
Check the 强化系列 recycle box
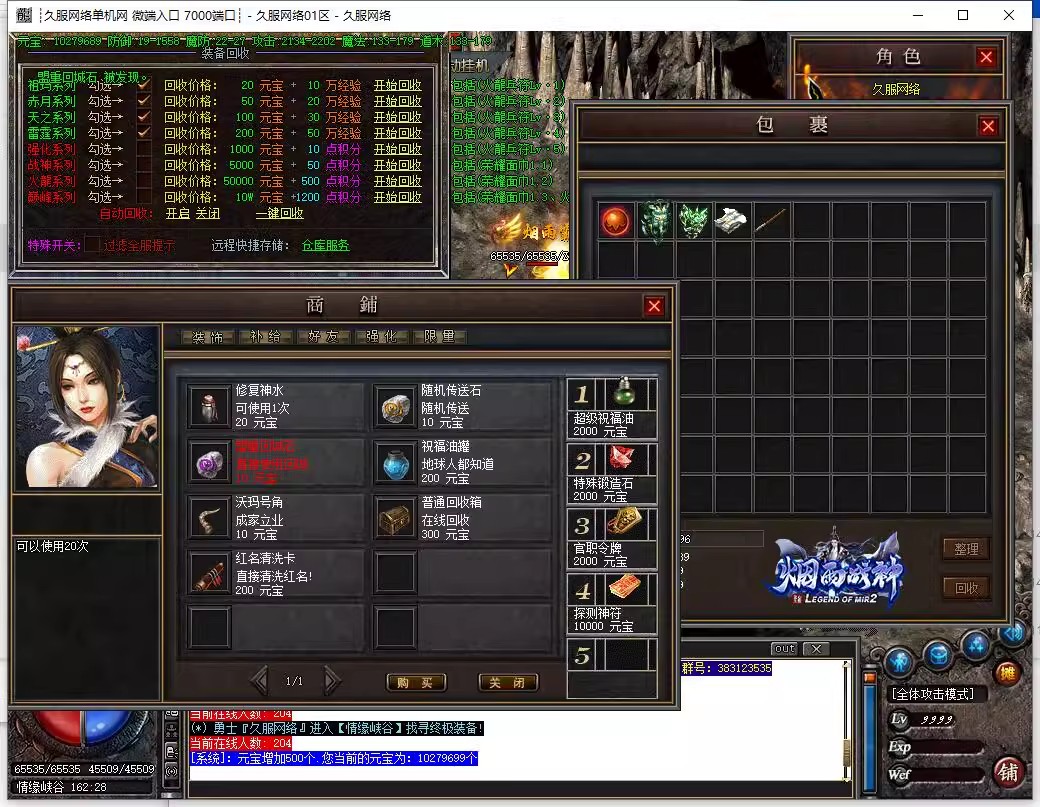tap(144, 149)
